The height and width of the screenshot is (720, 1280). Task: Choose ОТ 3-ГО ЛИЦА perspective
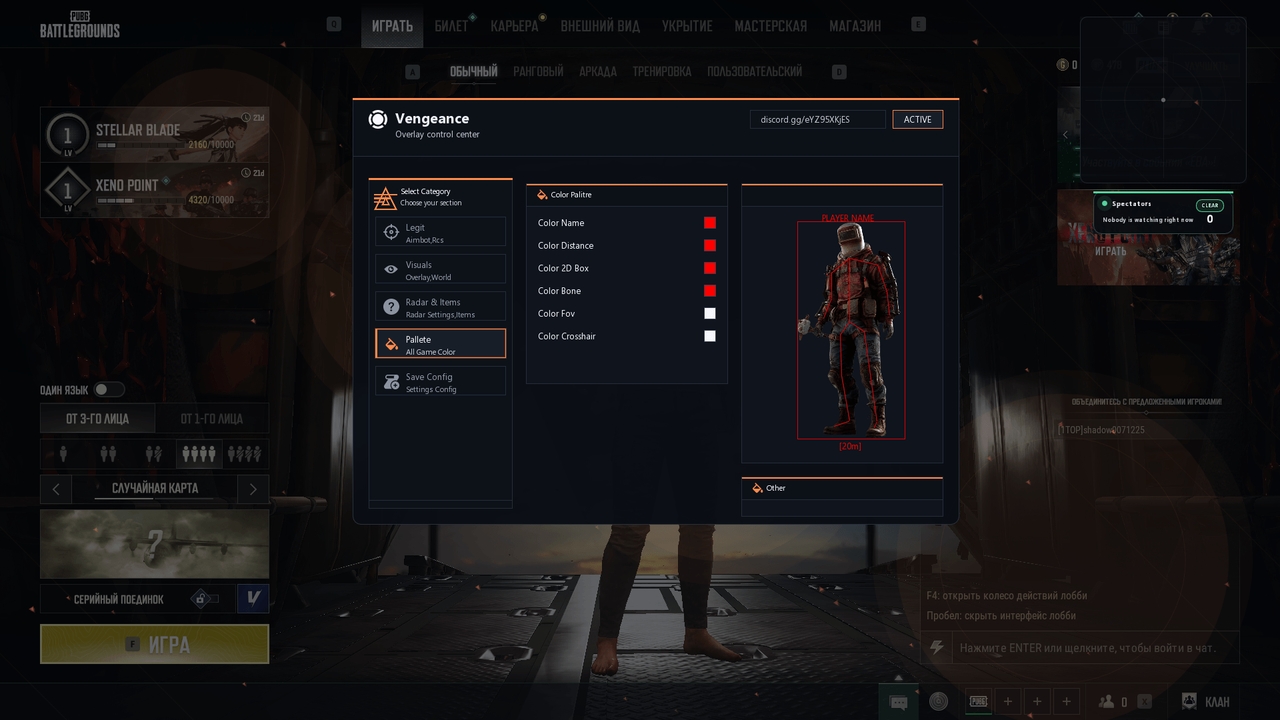tap(97, 419)
